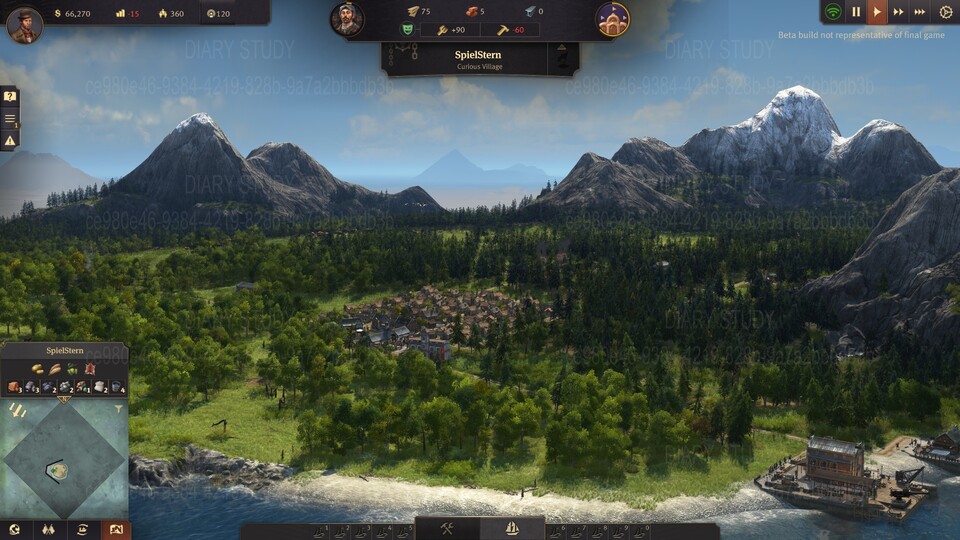Open the question mark help panel
This screenshot has width=960, height=540.
point(10,97)
